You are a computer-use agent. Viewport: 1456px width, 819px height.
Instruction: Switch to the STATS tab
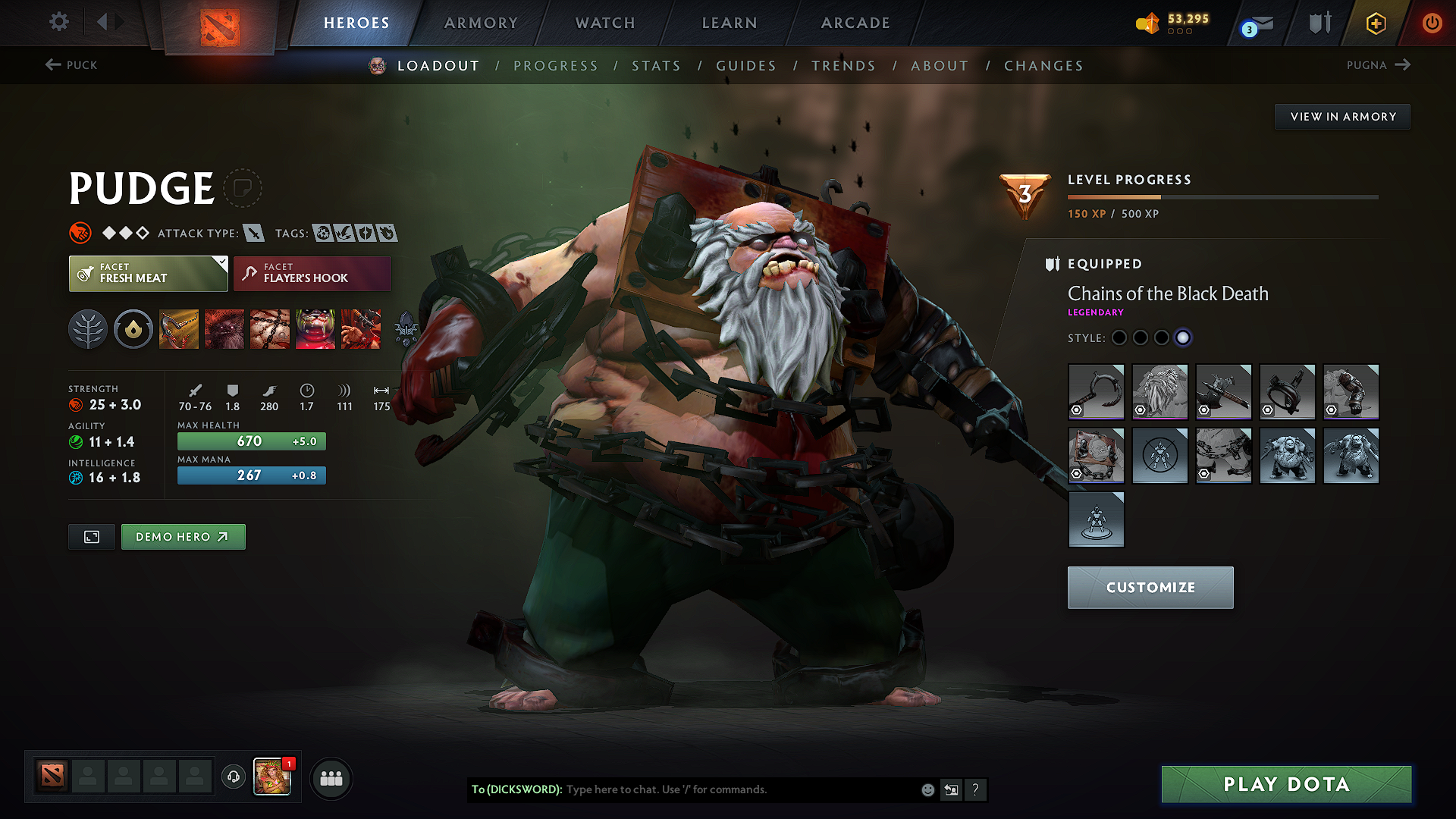(657, 65)
